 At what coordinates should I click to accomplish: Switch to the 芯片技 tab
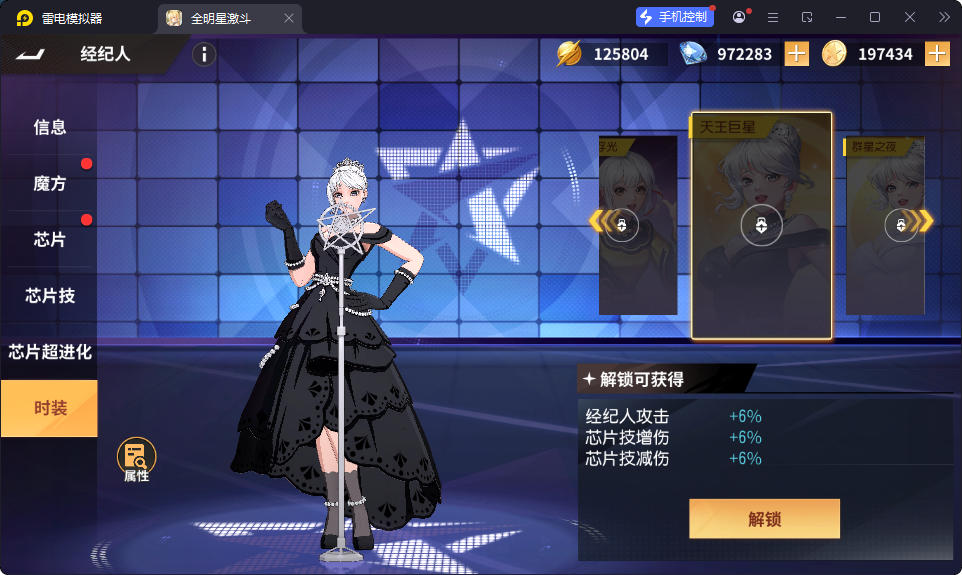[x=49, y=296]
